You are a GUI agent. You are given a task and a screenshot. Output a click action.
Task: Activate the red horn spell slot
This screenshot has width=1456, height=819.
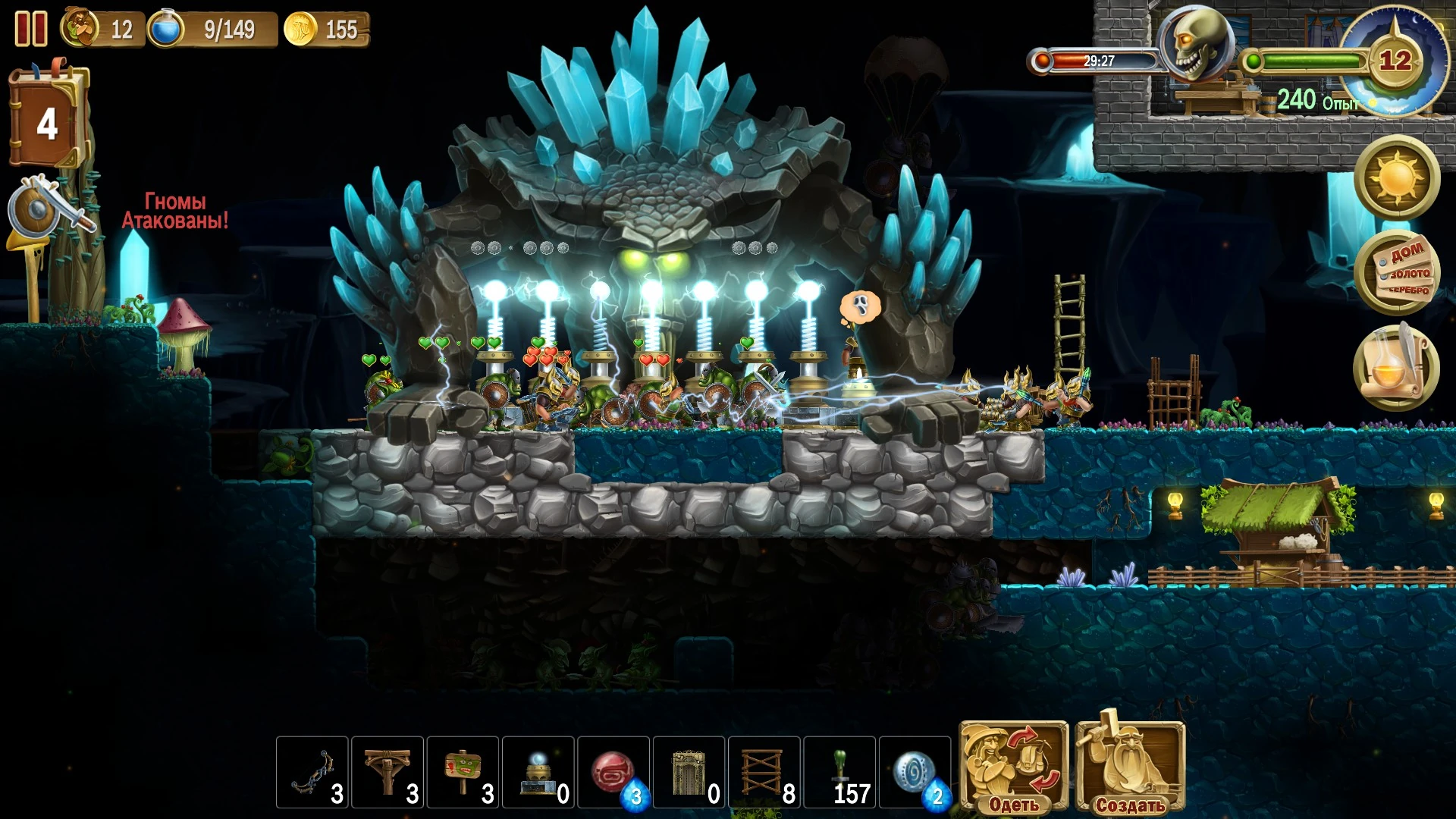click(613, 772)
